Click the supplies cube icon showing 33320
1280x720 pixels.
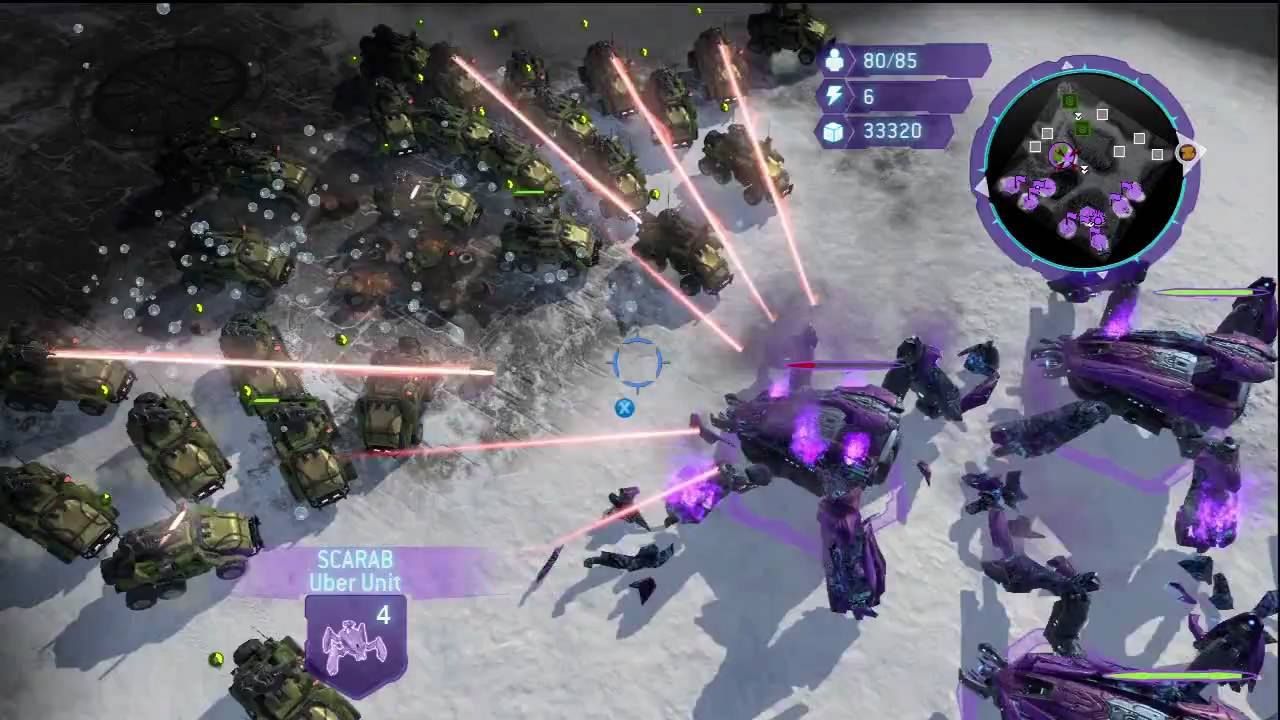(x=836, y=132)
